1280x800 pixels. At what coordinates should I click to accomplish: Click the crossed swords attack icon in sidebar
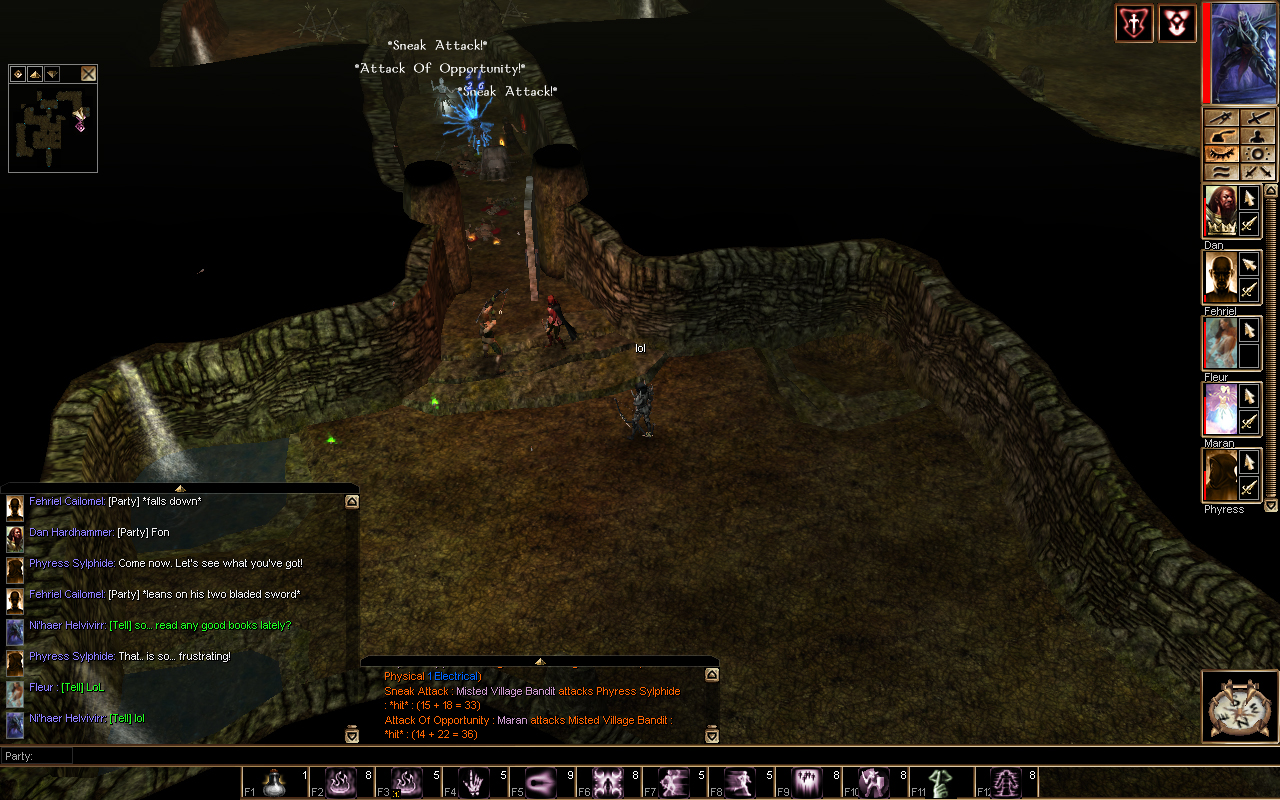pyautogui.click(x=1258, y=171)
